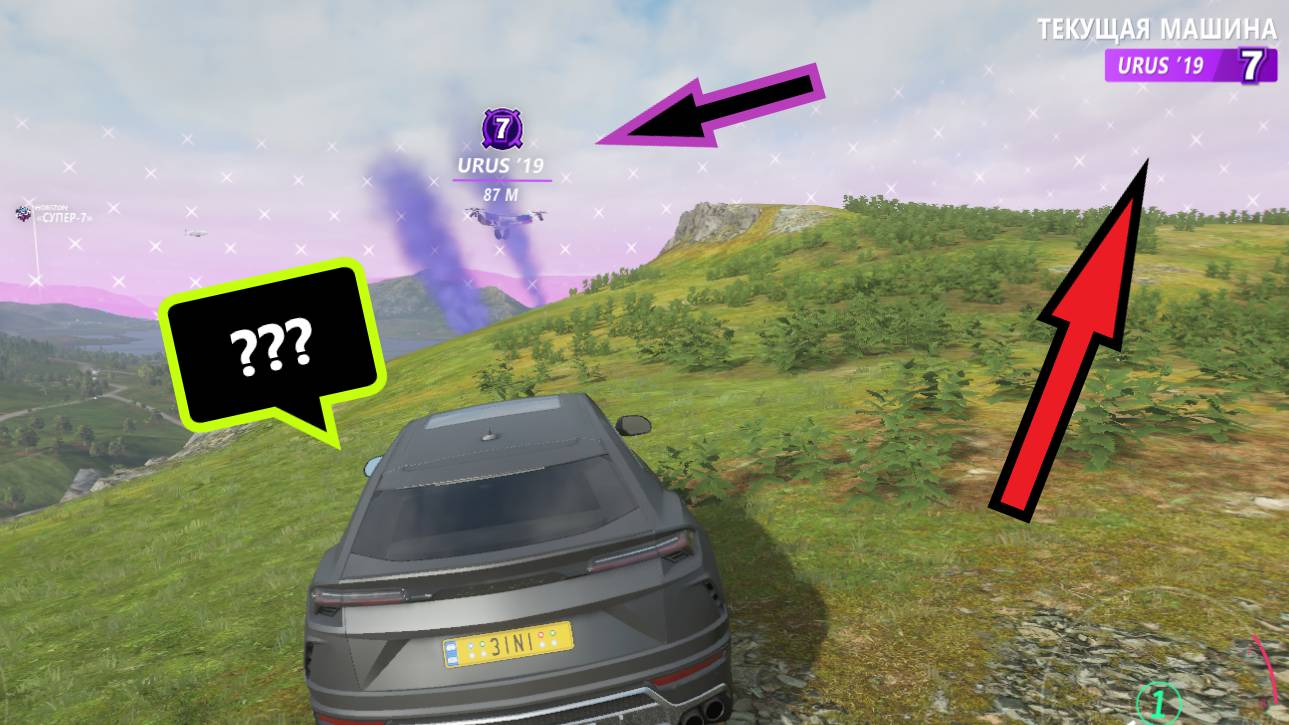
Task: Select the distant second drone in the sky
Action: tap(197, 231)
